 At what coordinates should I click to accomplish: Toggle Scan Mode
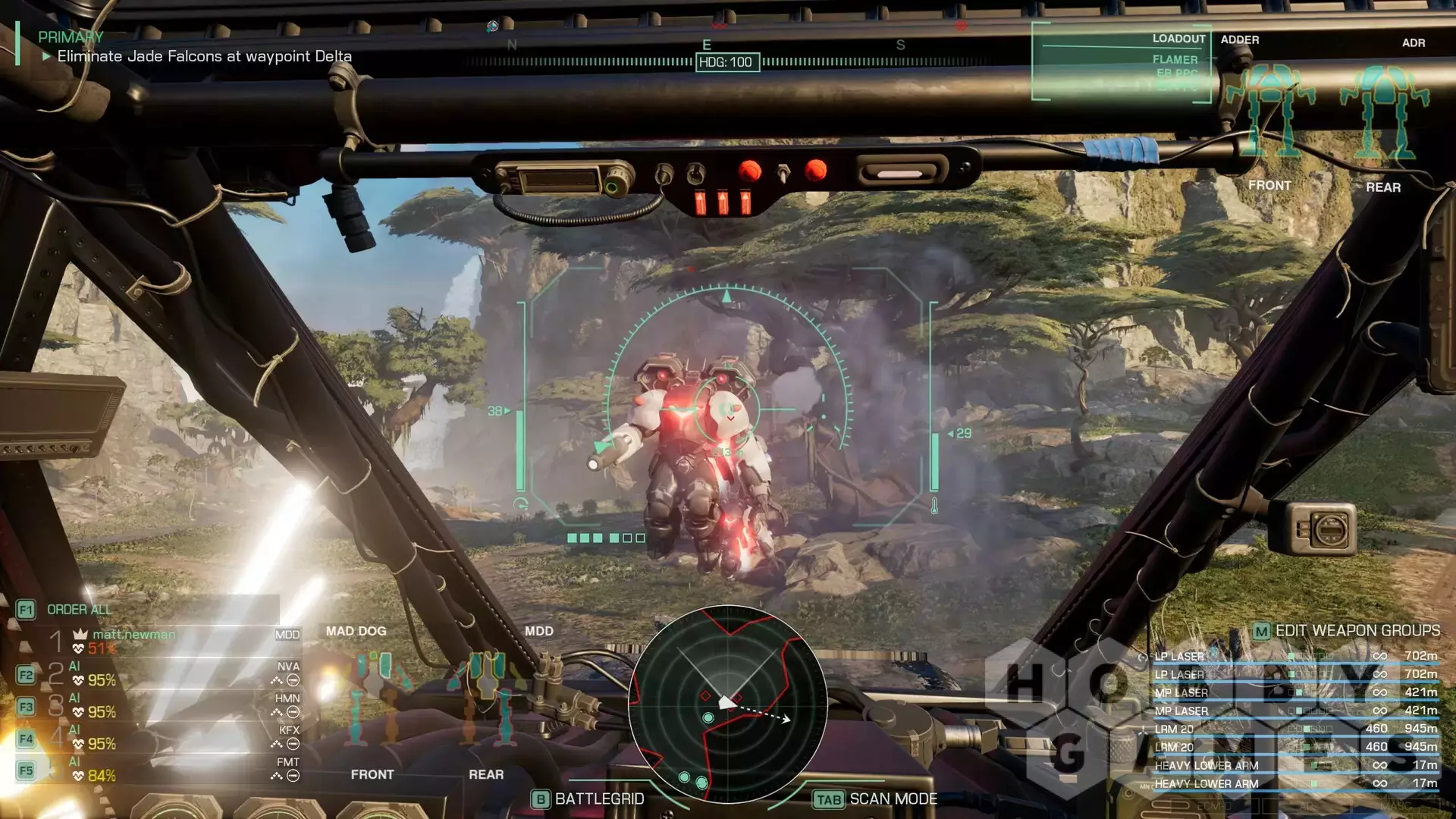point(876,799)
